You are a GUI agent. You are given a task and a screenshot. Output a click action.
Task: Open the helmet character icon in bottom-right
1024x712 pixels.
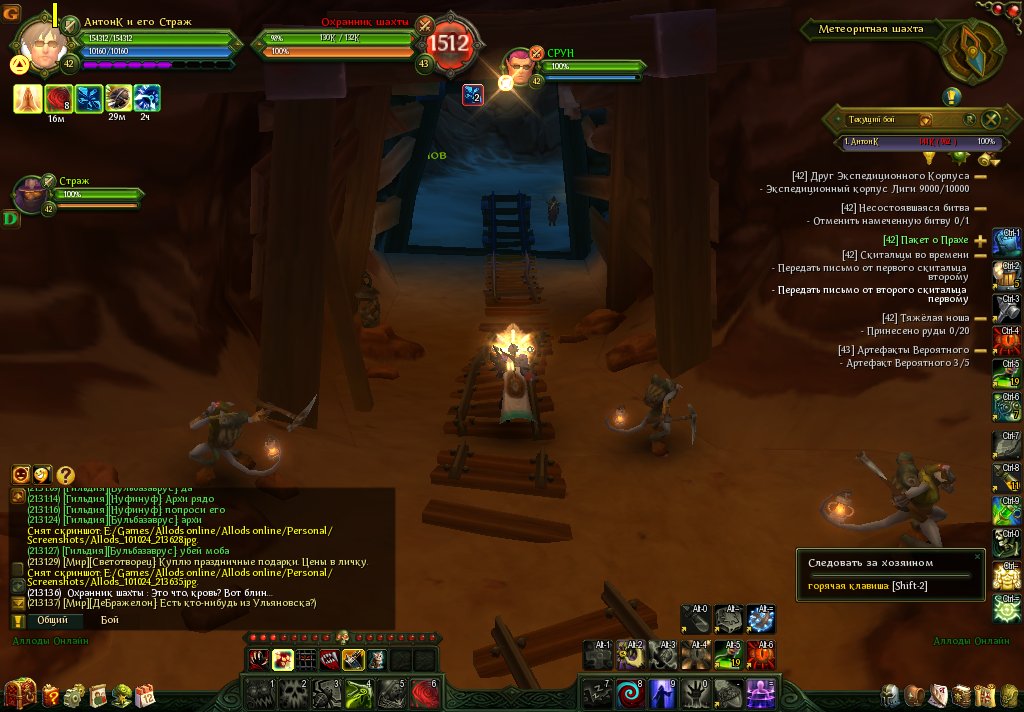click(889, 694)
